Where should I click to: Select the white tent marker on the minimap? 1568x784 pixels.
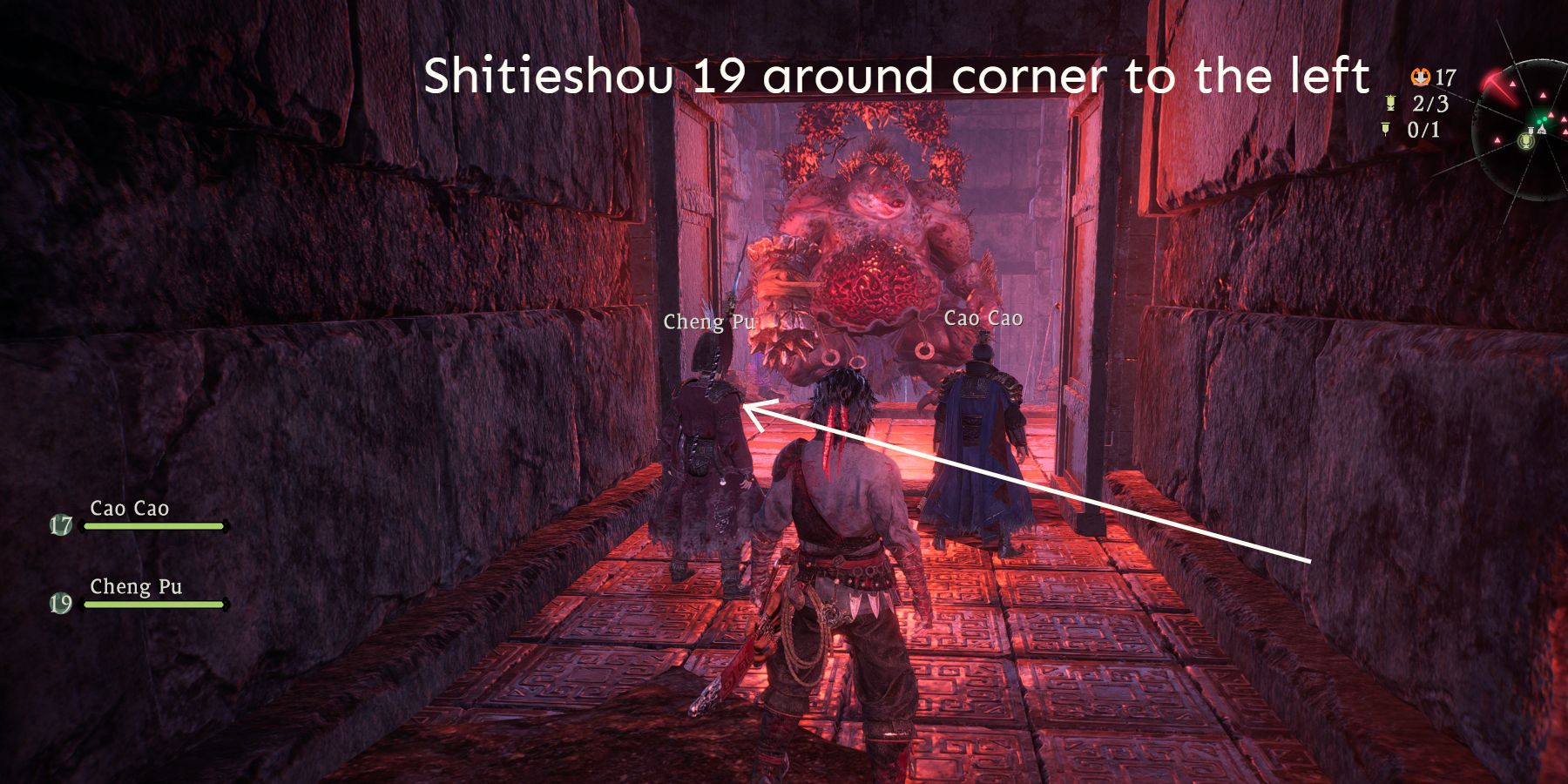1542,131
